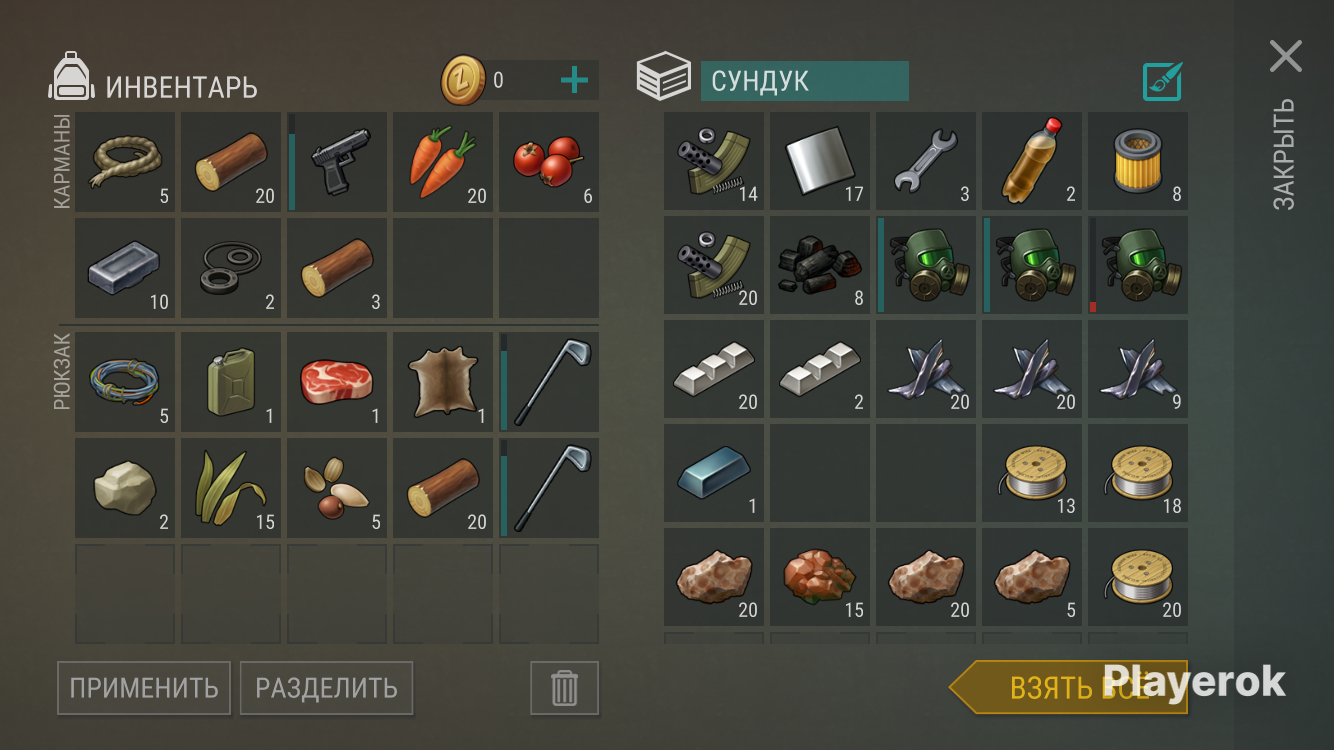Open the chest paint brush customization icon
Screen dimensions: 1334x750
pyautogui.click(x=1161, y=81)
